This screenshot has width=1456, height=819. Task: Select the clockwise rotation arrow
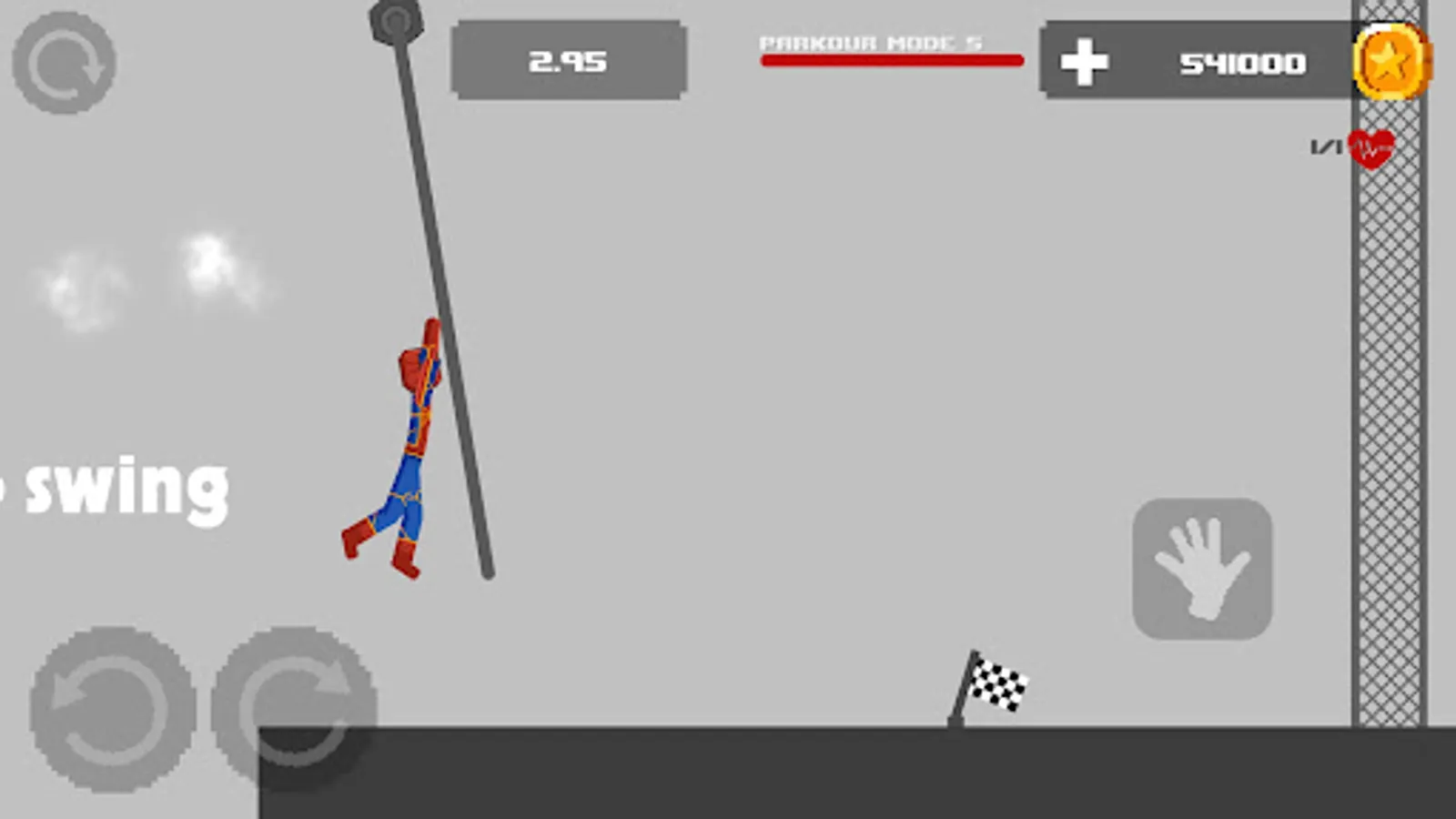click(x=300, y=705)
